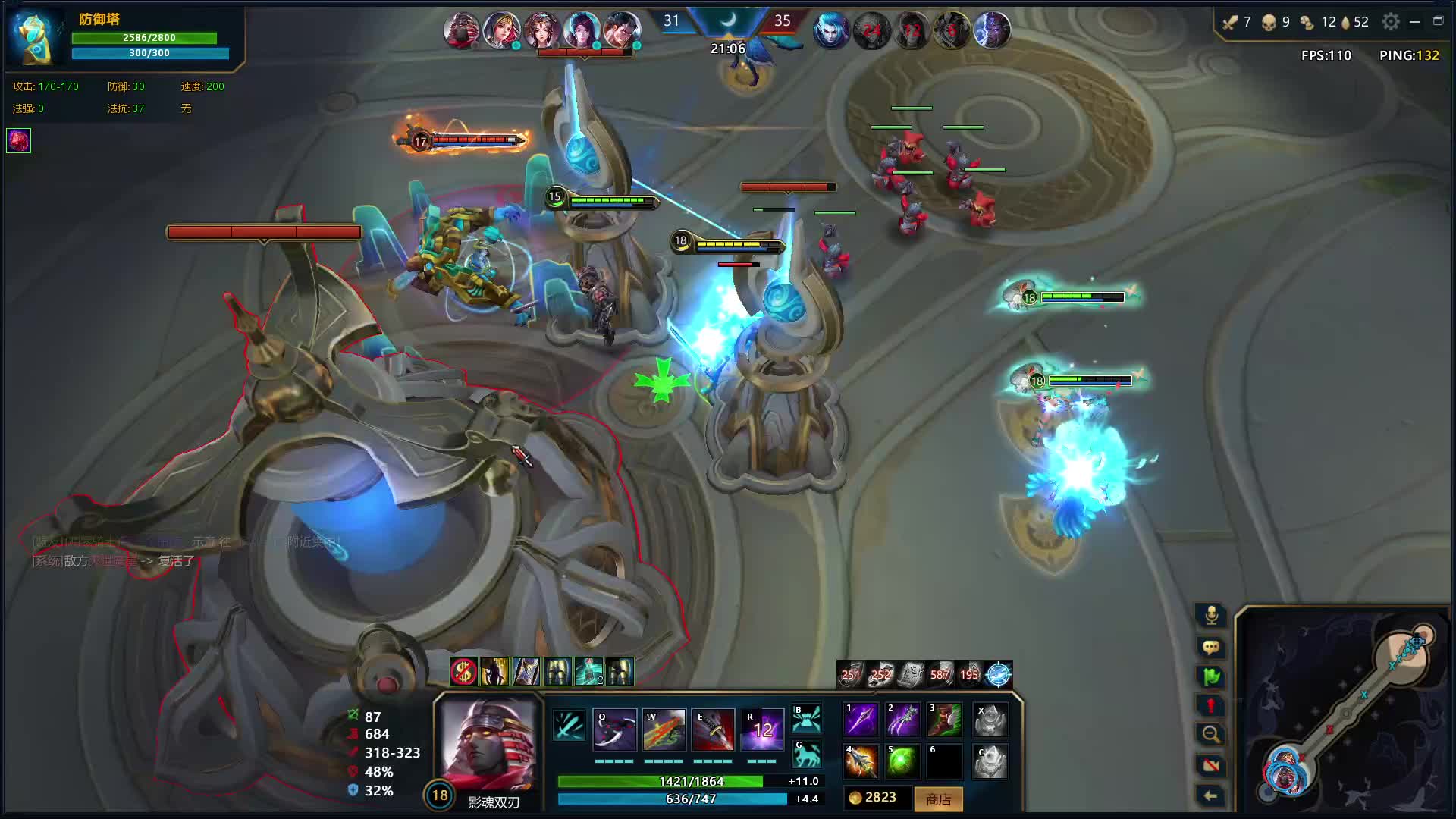The width and height of the screenshot is (1456, 819).
Task: Minimize the game window
Action: (1414, 22)
